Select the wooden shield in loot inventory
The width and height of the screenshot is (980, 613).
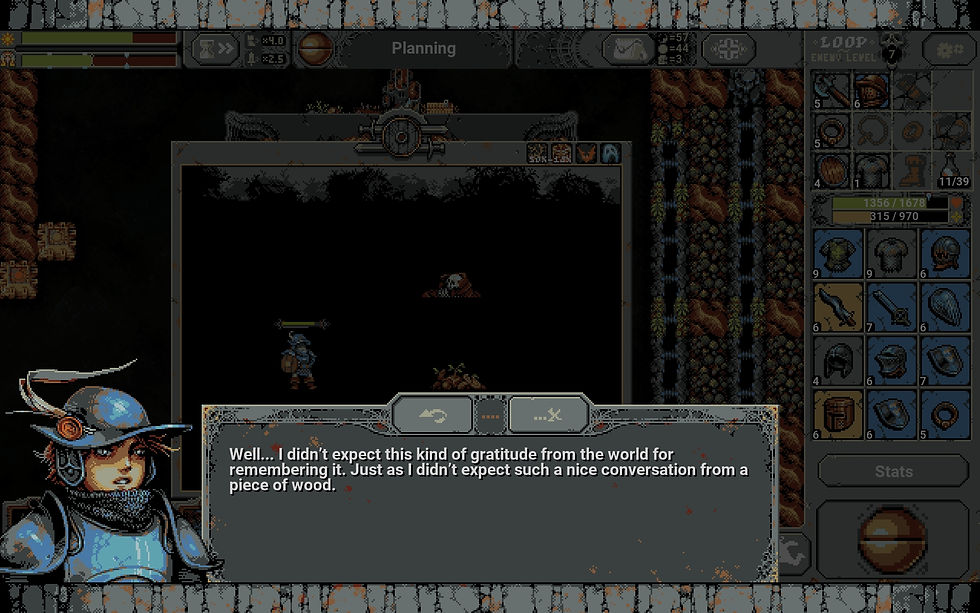[832, 168]
